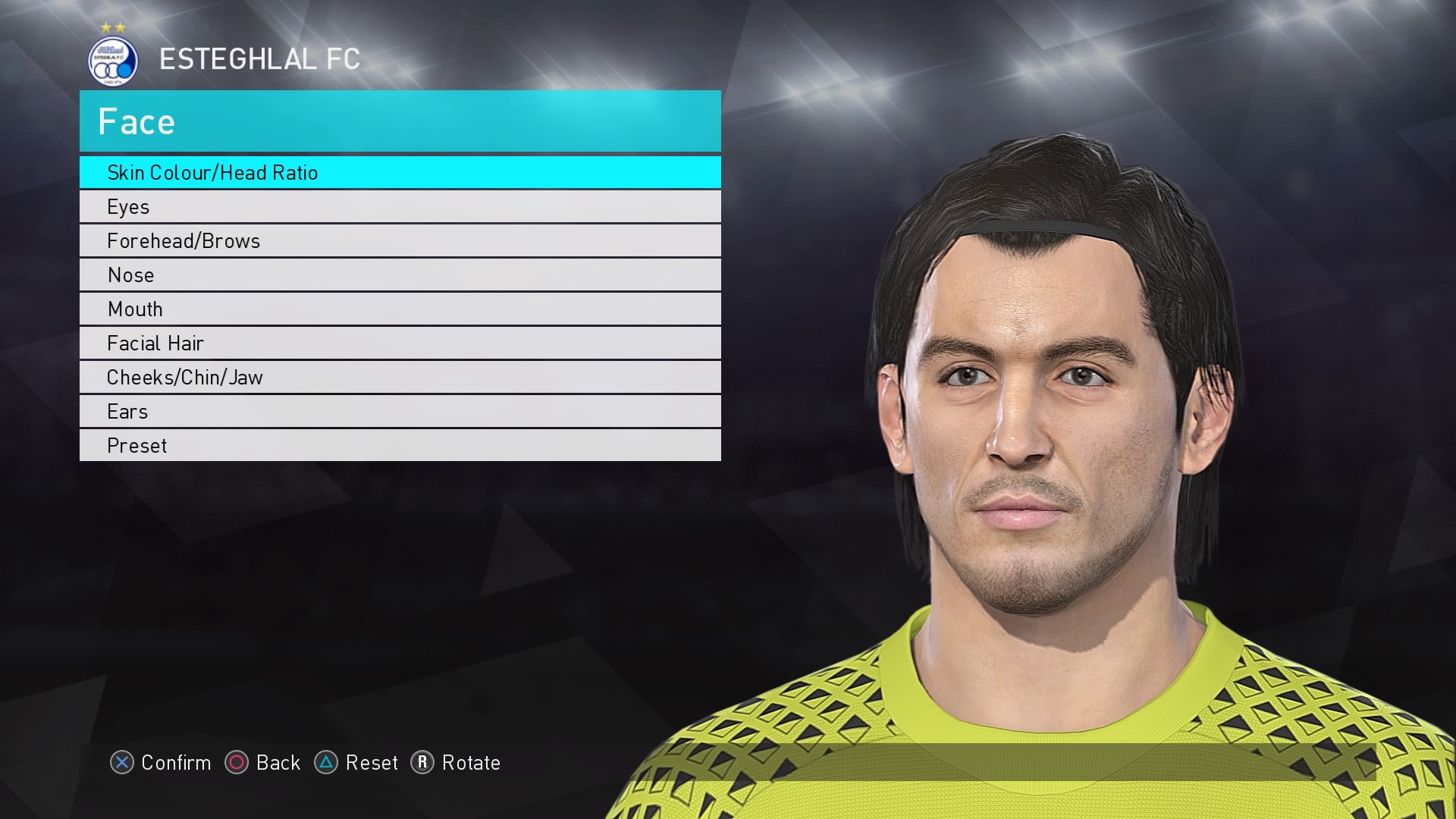The height and width of the screenshot is (819, 1456).
Task: Click Reset to restore default face
Action: click(x=372, y=763)
